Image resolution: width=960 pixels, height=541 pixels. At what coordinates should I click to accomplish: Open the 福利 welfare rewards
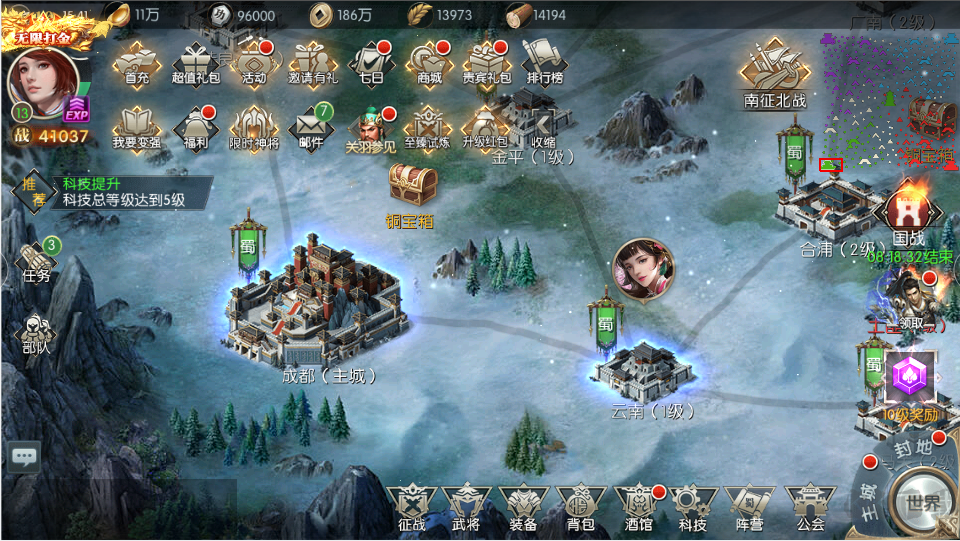tap(195, 128)
